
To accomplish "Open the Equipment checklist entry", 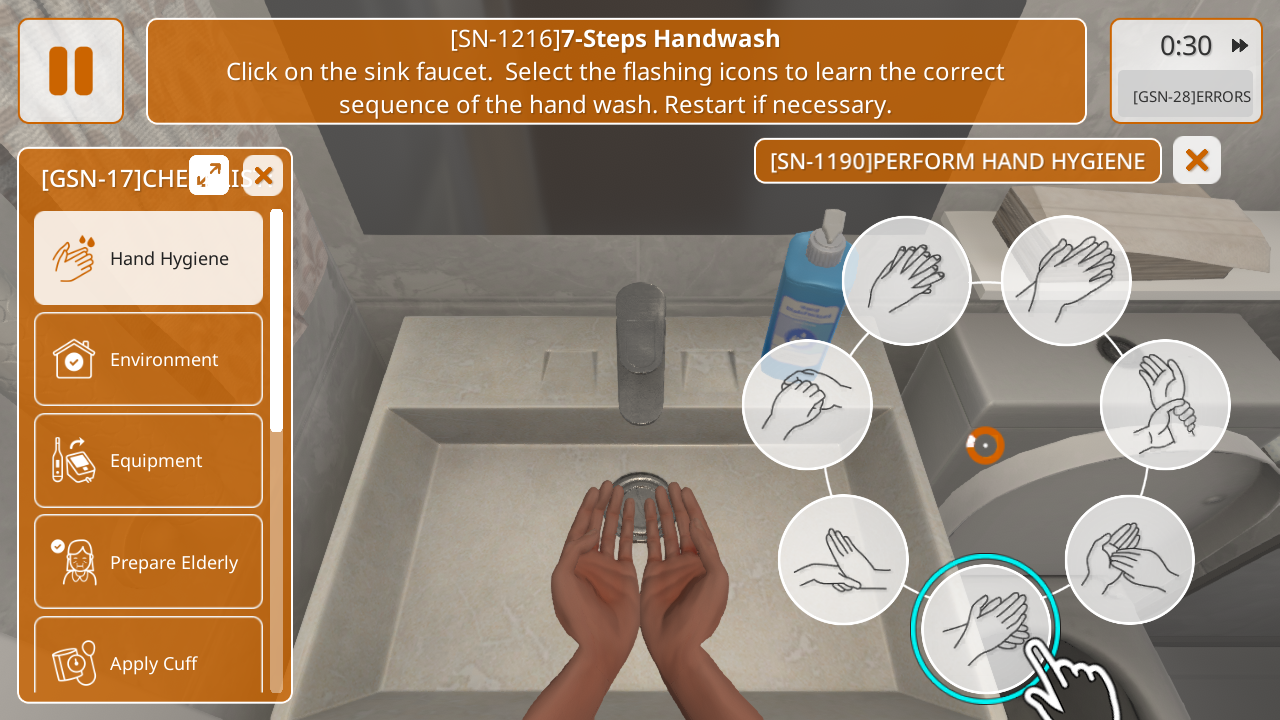I will (x=149, y=460).
